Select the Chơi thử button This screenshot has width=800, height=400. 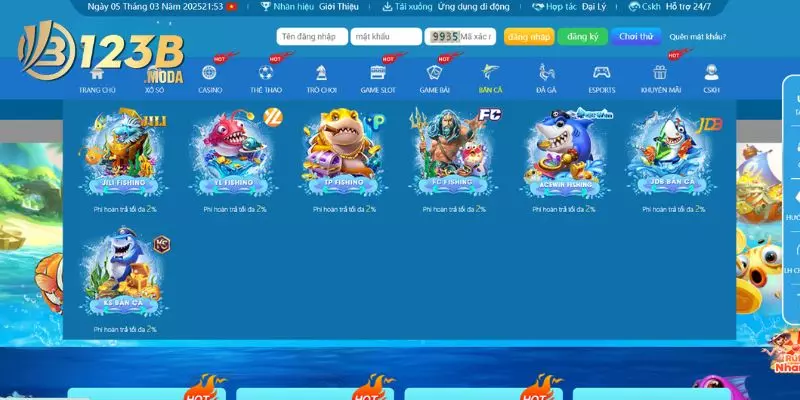(x=636, y=37)
